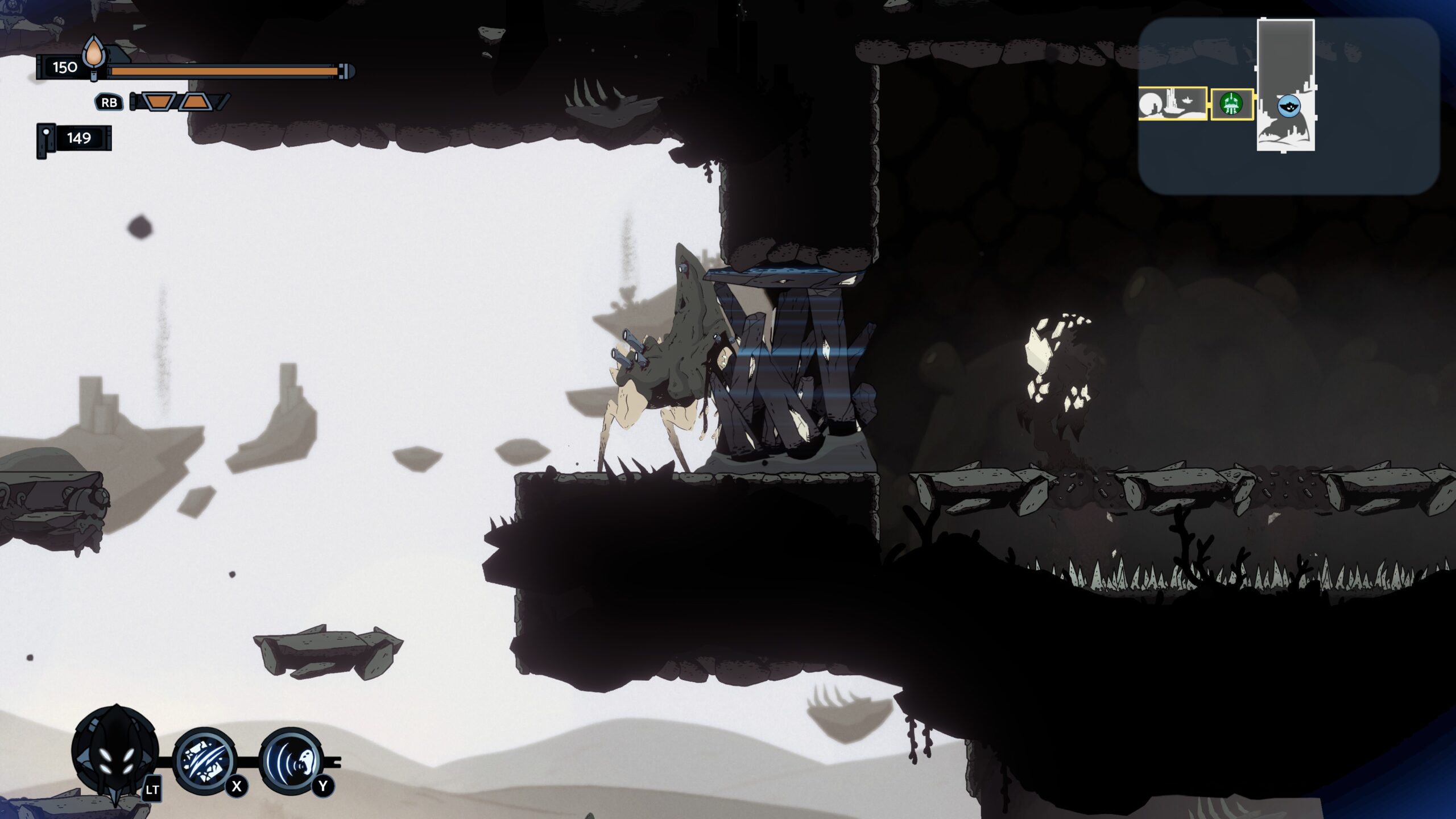Use the screaming face shout ability
Screen dimensions: 1456x819
pyautogui.click(x=291, y=760)
